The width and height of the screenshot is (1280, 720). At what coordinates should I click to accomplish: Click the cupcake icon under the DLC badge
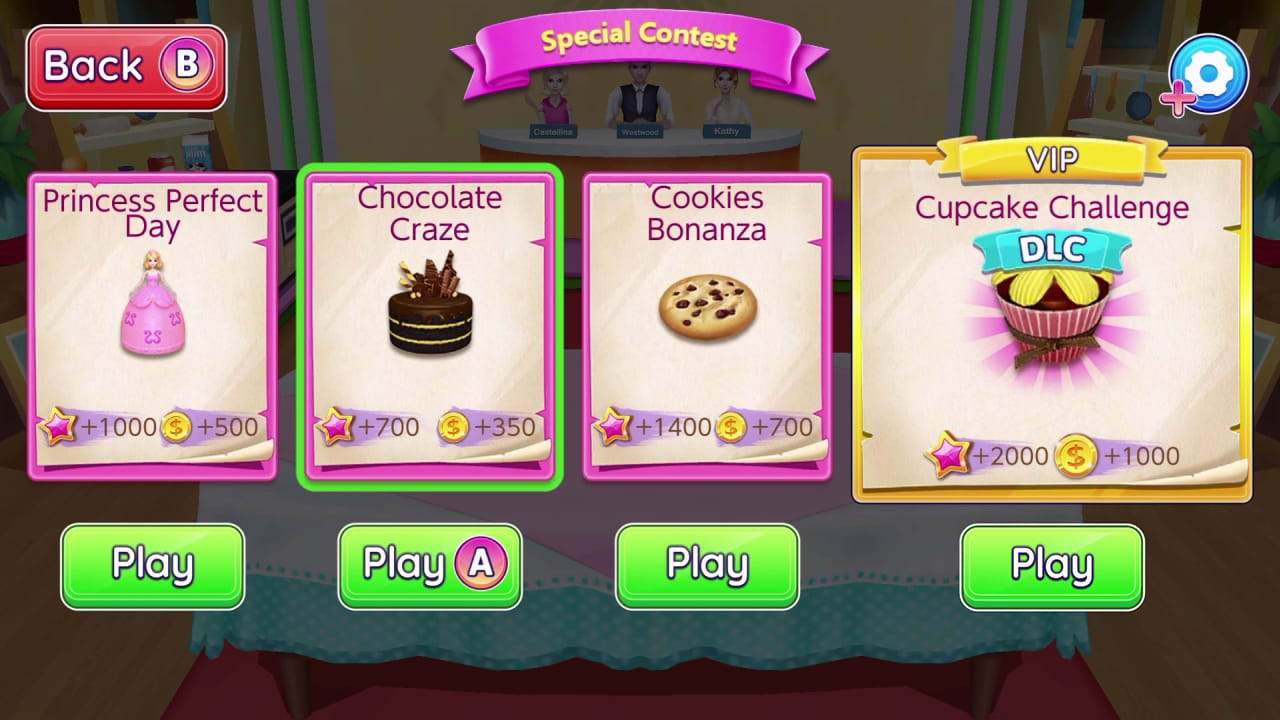(1052, 310)
